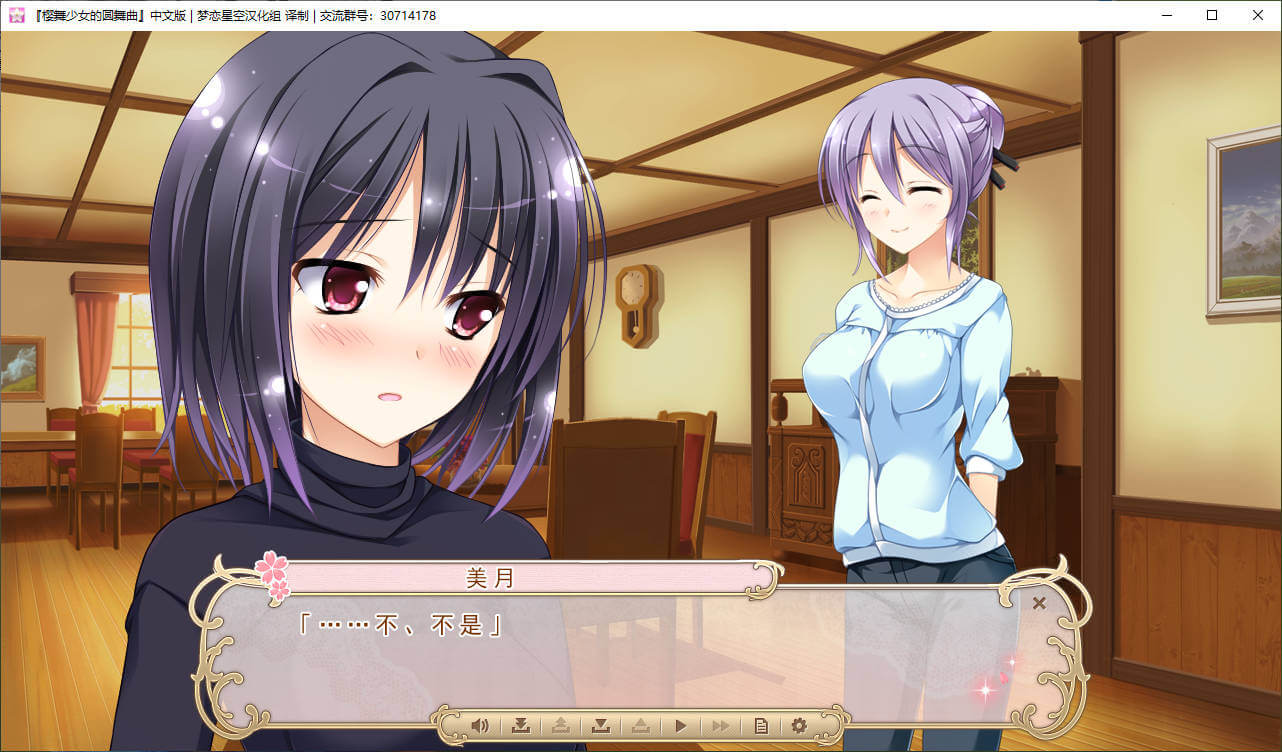Viewport: 1282px width, 752px height.
Task: Replay the voice with the speaker icon
Action: point(480,725)
